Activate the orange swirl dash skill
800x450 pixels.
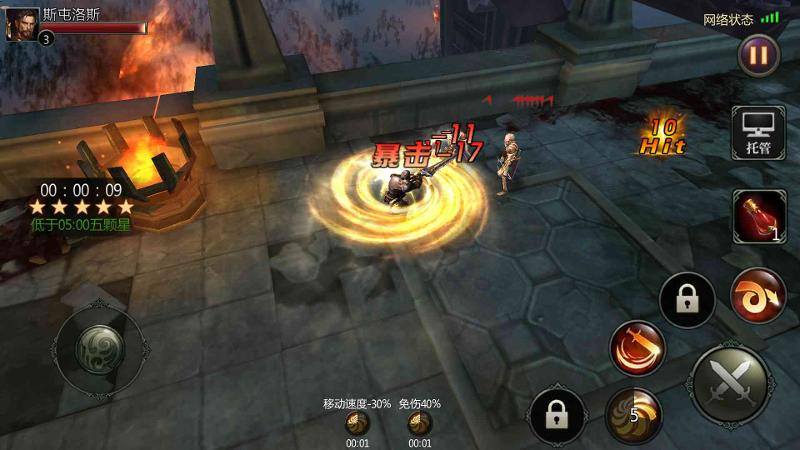[x=756, y=297]
